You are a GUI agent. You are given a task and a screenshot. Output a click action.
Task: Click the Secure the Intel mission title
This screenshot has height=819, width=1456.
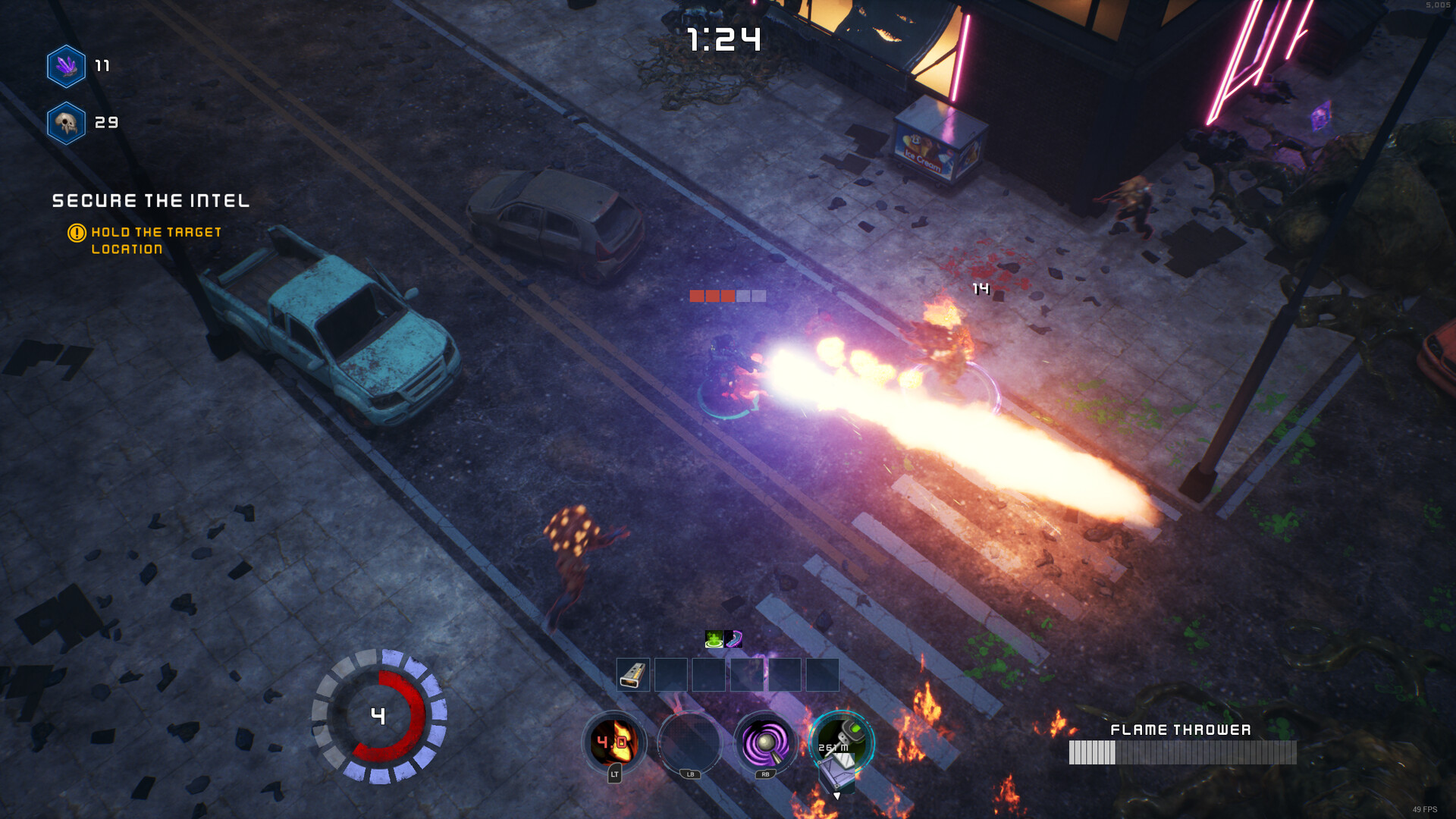click(x=151, y=201)
